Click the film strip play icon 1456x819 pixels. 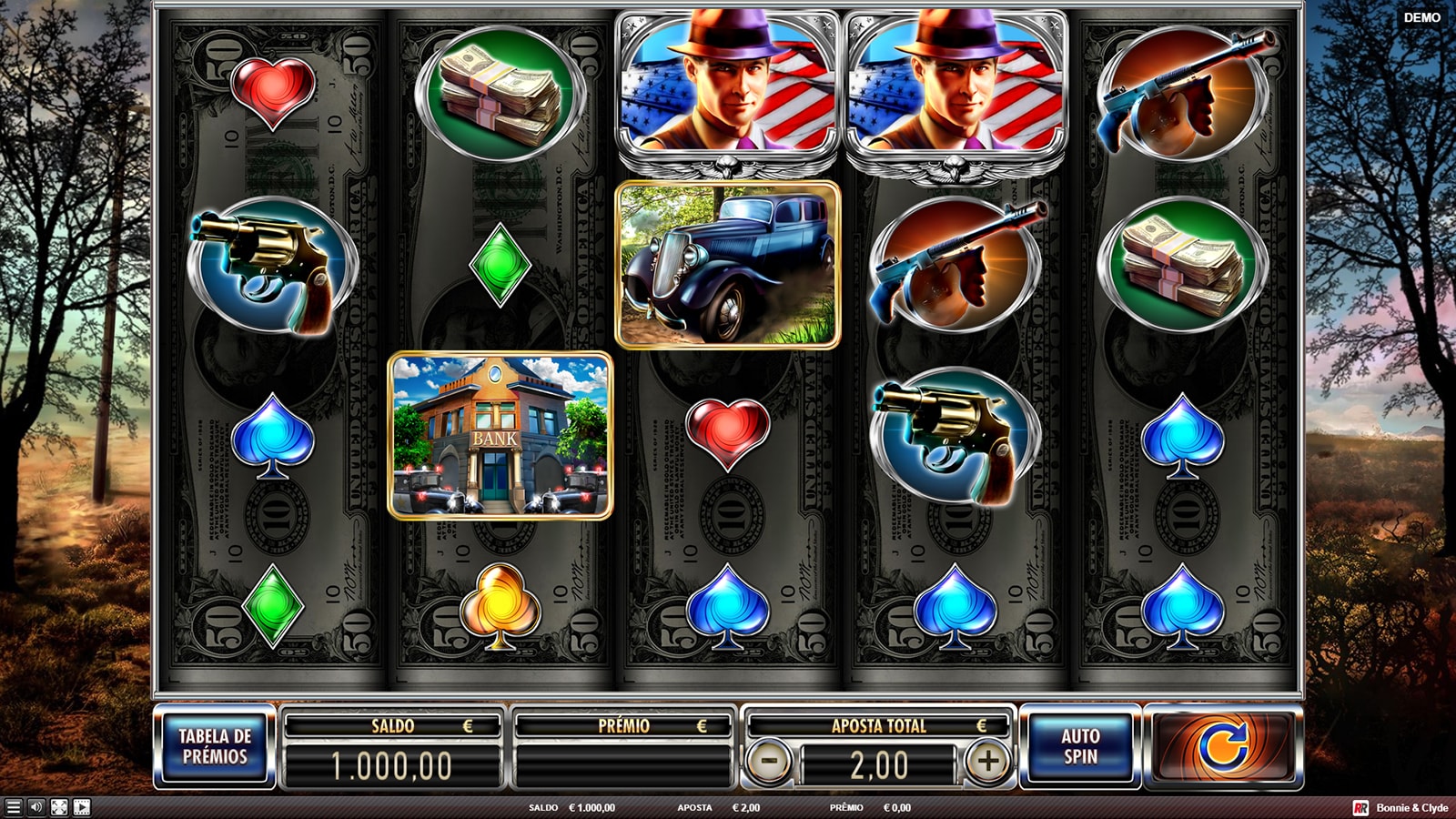(x=82, y=807)
